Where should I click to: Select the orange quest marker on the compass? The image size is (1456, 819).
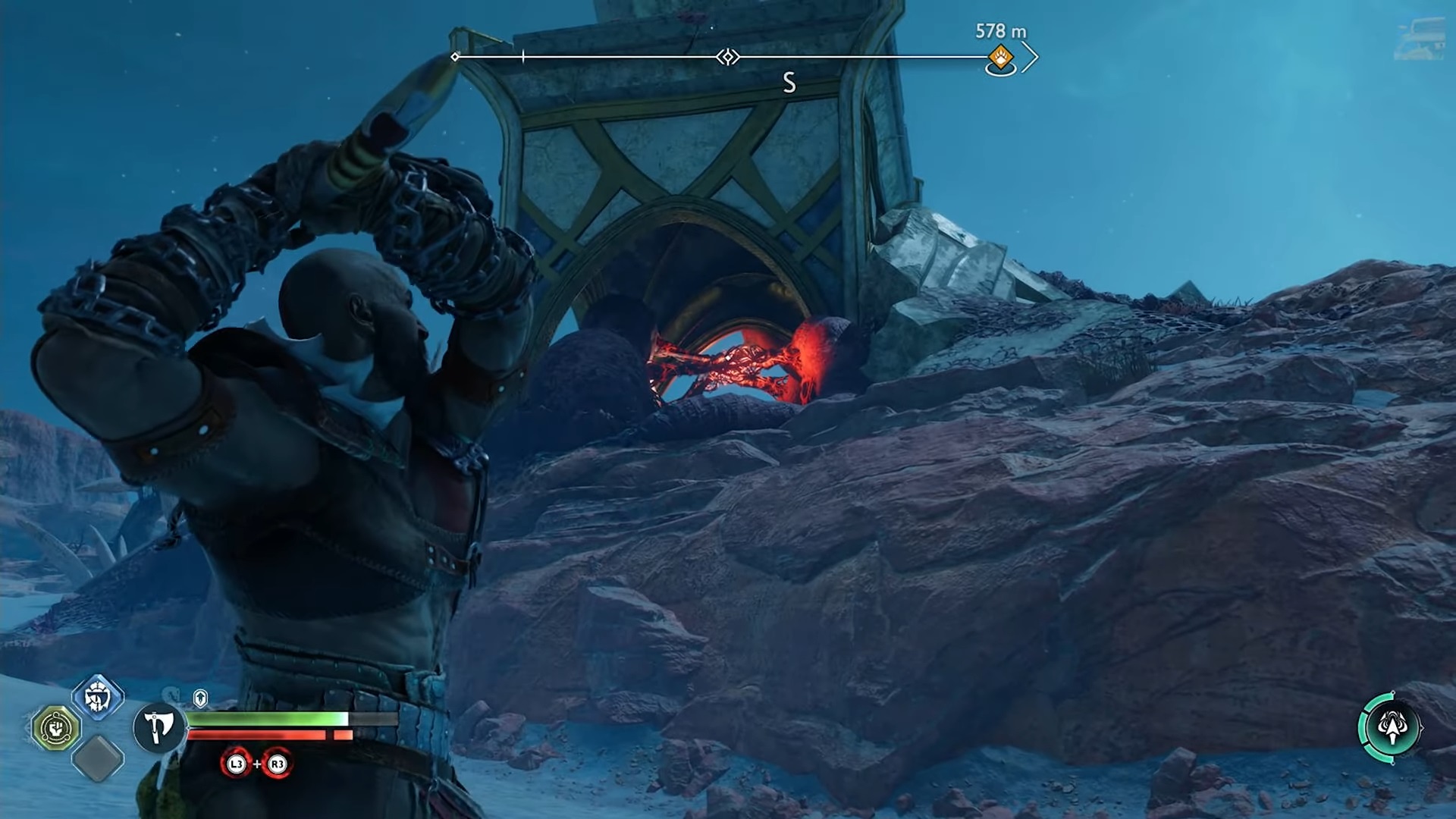(x=1000, y=57)
